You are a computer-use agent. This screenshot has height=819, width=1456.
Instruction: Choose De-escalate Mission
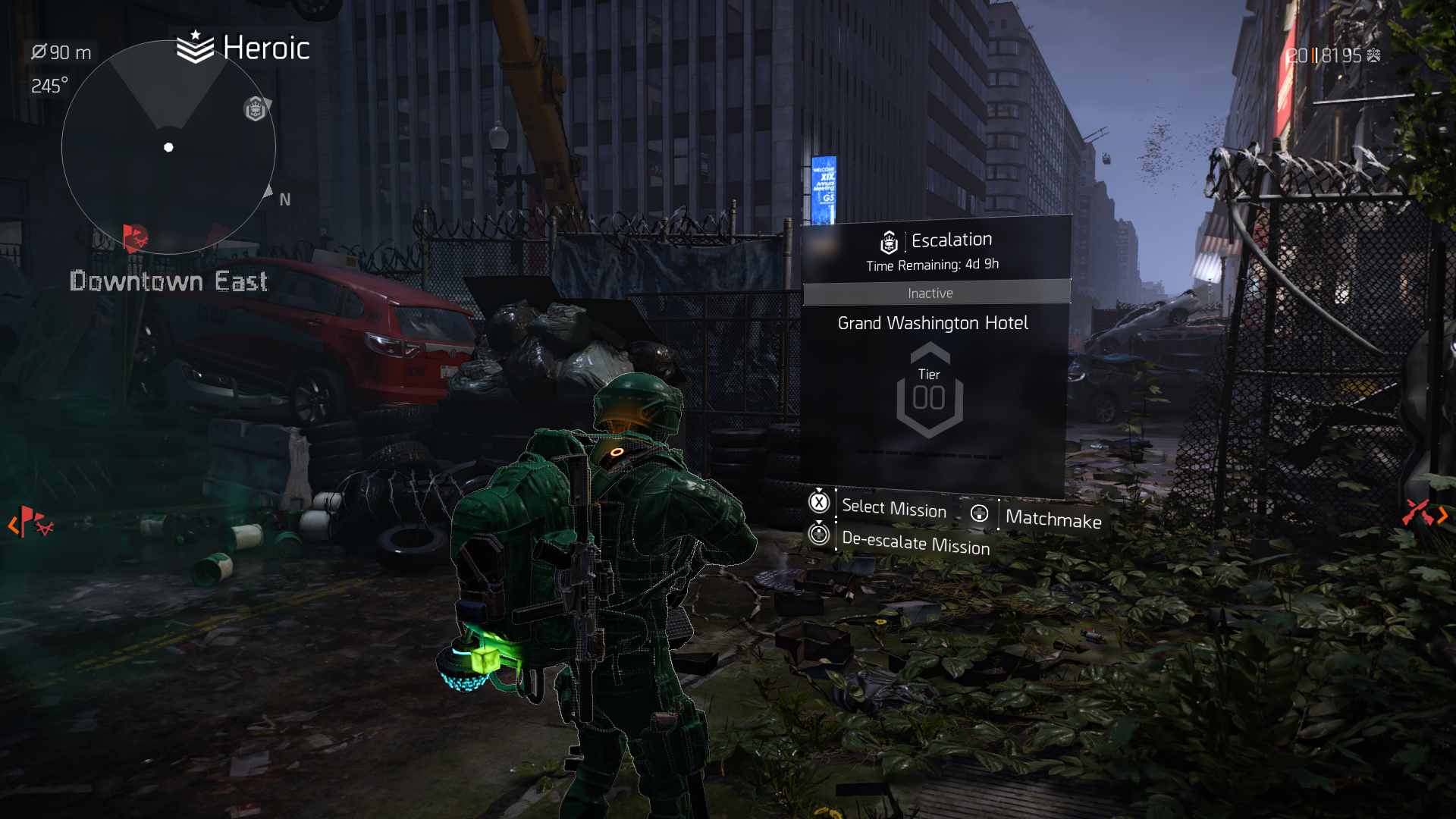pos(915,543)
